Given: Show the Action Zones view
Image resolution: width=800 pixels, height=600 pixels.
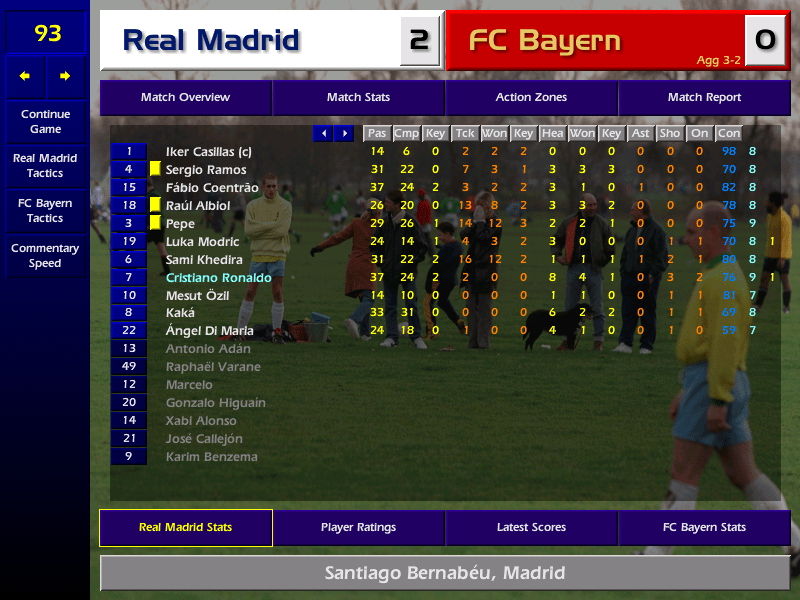Looking at the screenshot, I should [531, 98].
